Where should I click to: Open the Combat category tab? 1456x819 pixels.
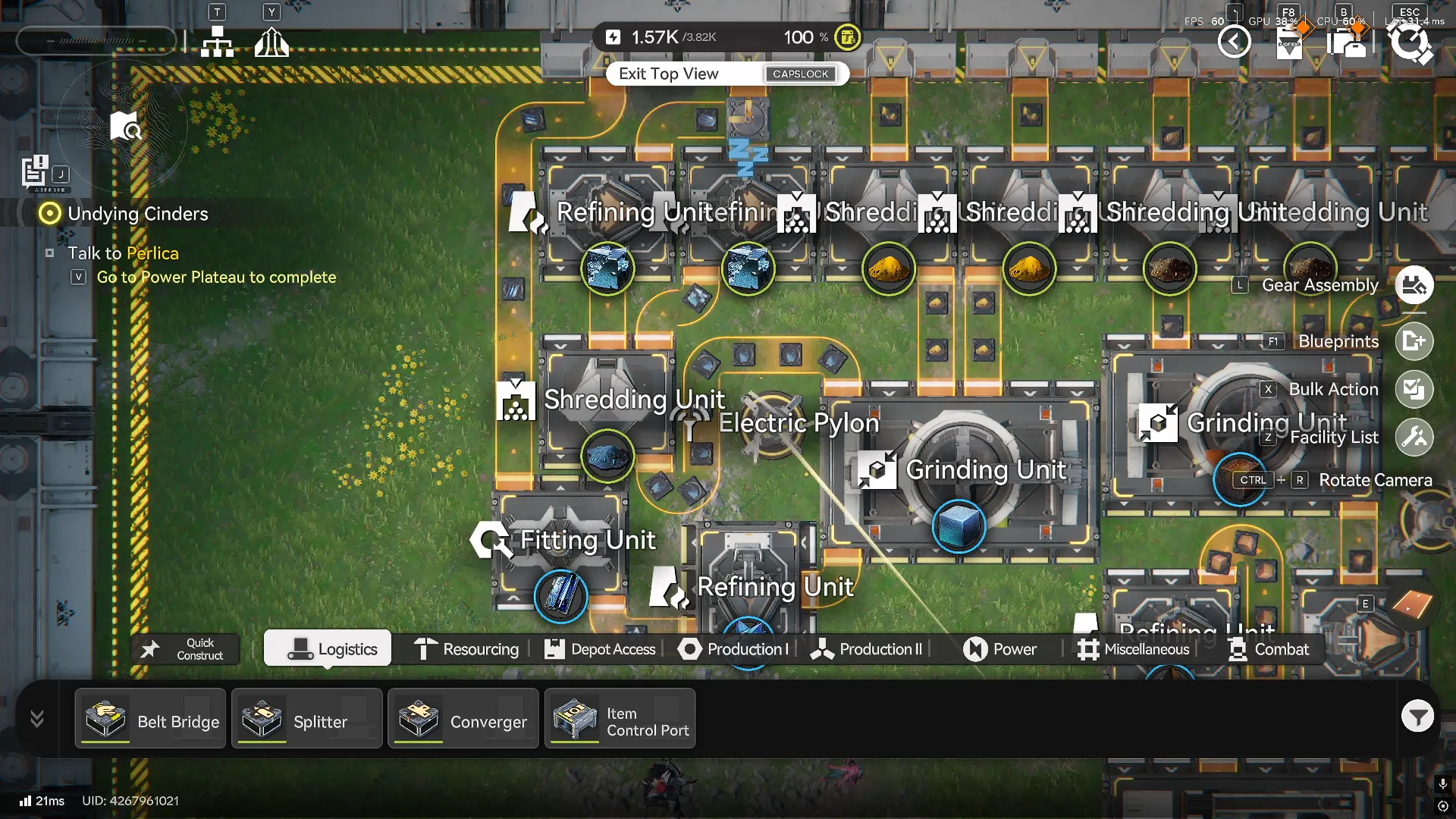coord(1269,649)
